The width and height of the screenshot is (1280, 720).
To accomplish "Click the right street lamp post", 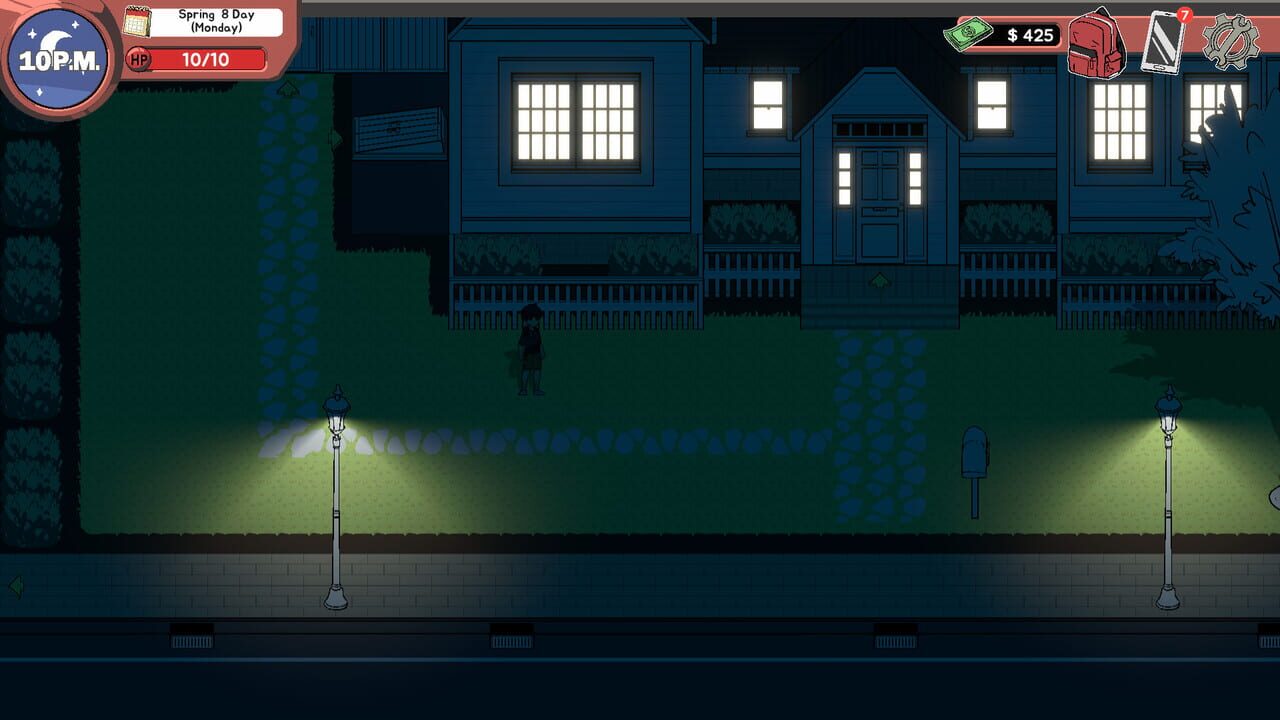I will coord(1167,500).
